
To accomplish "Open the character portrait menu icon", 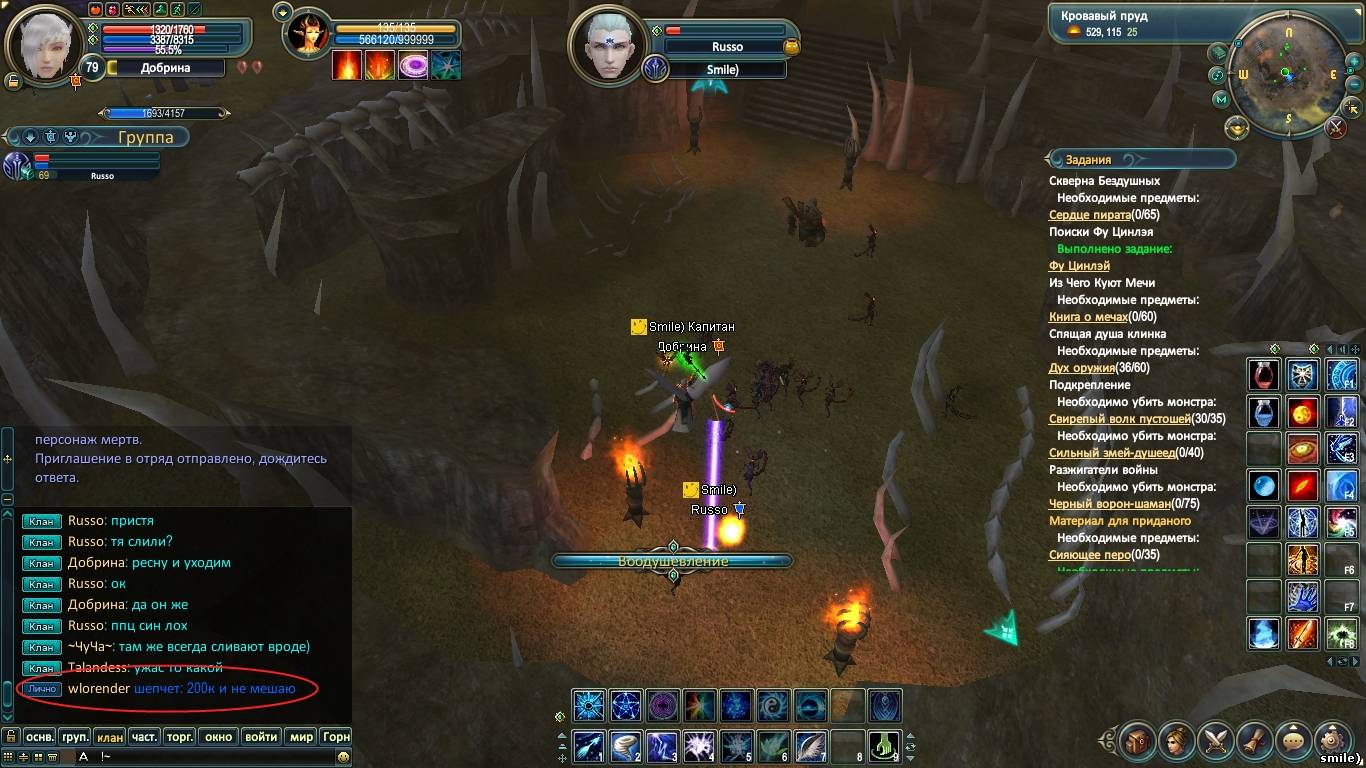I will tap(1176, 741).
